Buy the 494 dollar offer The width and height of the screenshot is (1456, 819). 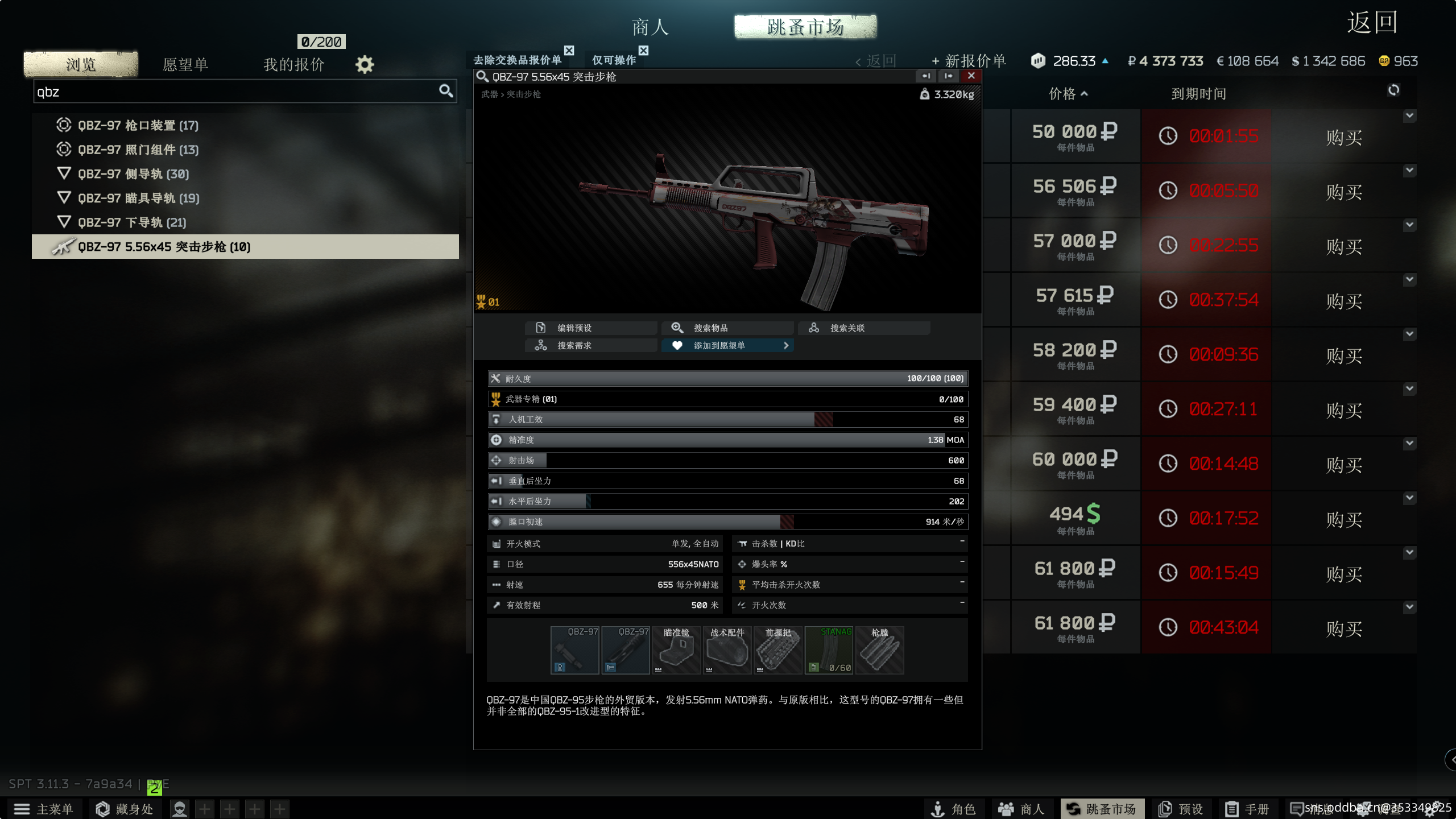pos(1343,519)
